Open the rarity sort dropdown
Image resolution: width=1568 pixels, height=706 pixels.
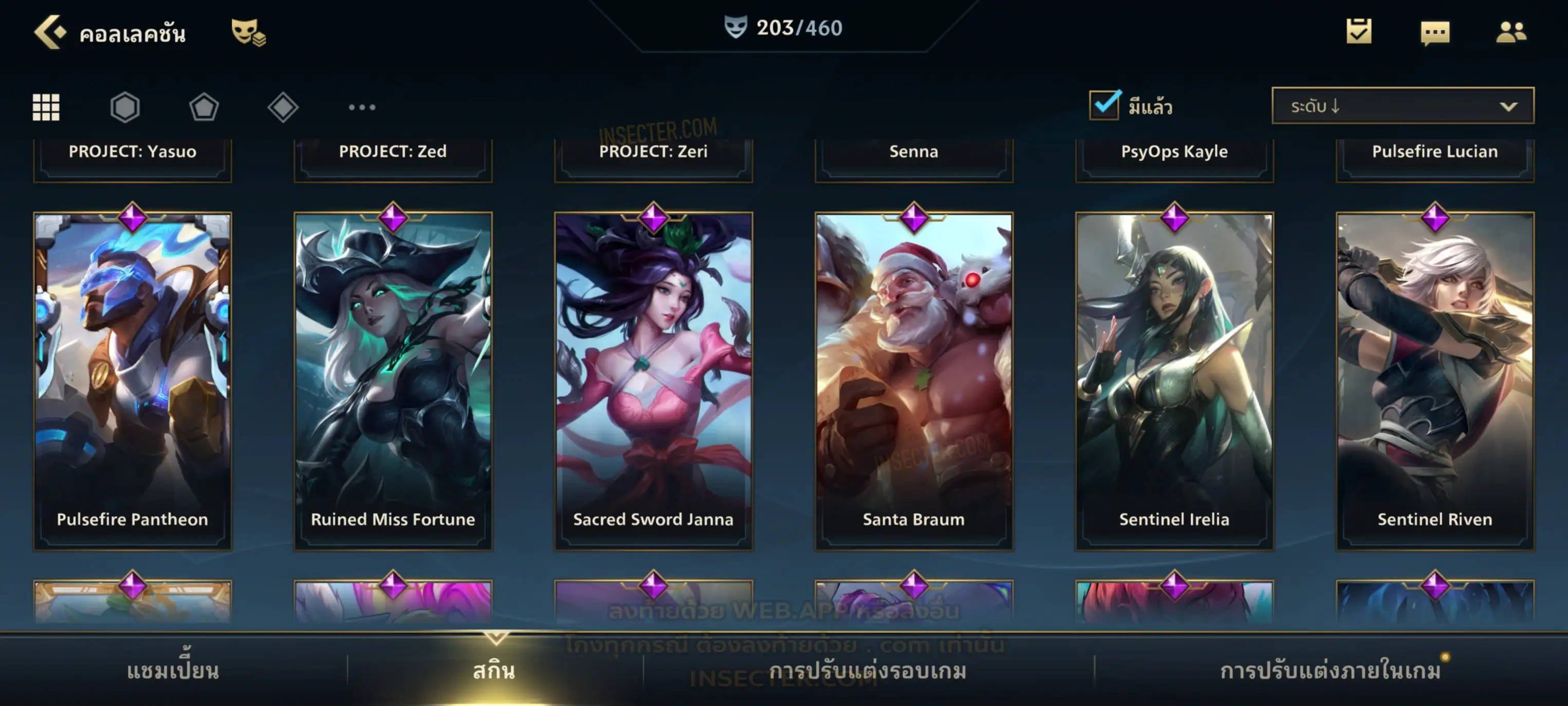click(1403, 106)
